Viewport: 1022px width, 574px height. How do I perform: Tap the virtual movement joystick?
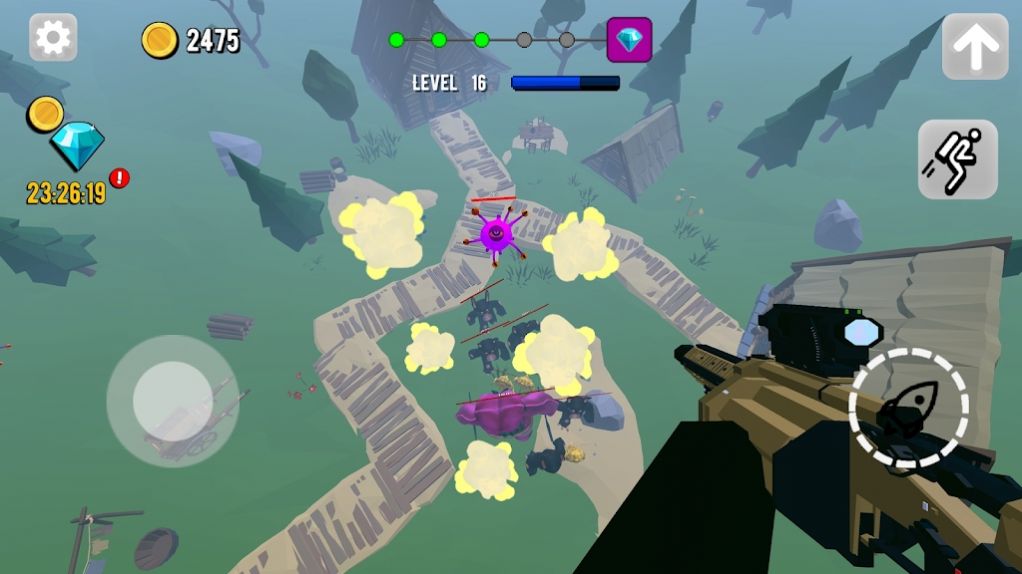[172, 400]
